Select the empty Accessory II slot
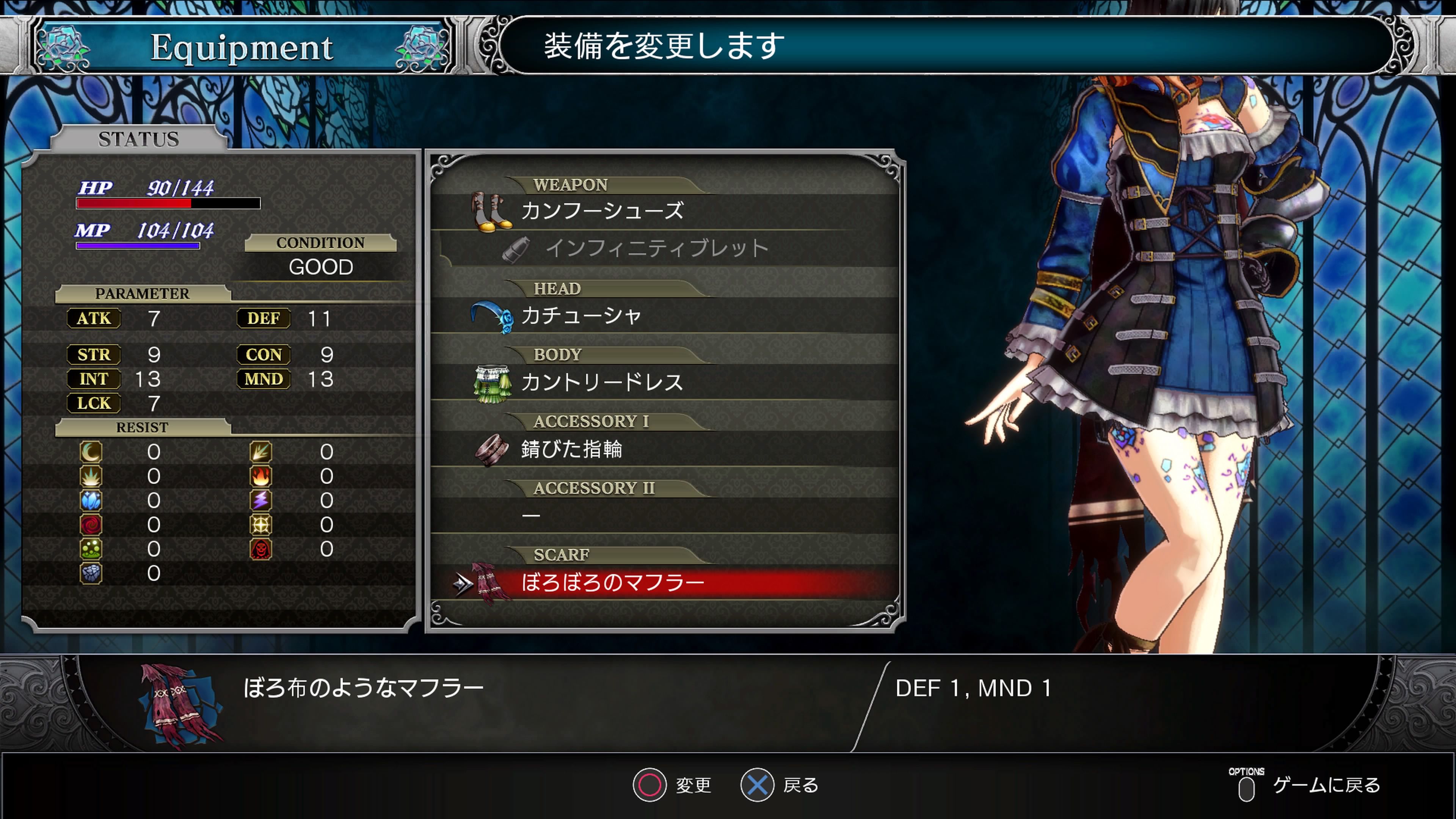The height and width of the screenshot is (819, 1456). pos(661,516)
